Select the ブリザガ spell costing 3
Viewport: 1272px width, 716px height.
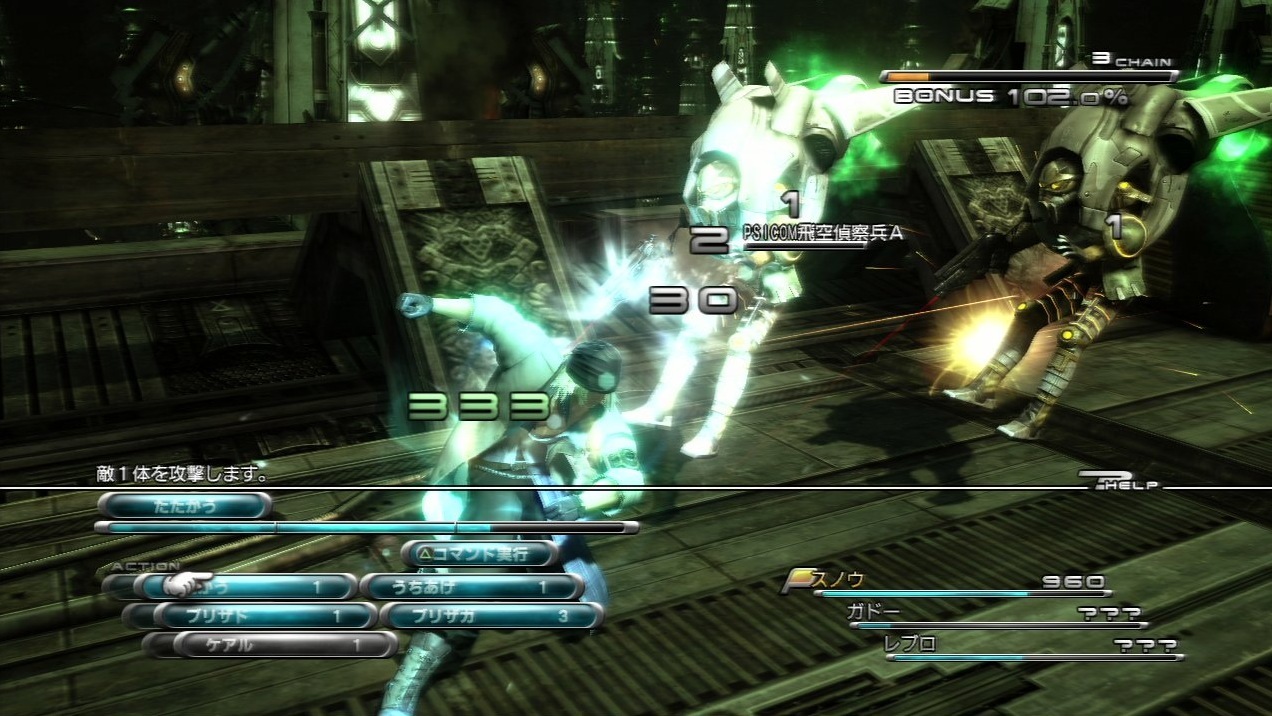click(x=494, y=616)
